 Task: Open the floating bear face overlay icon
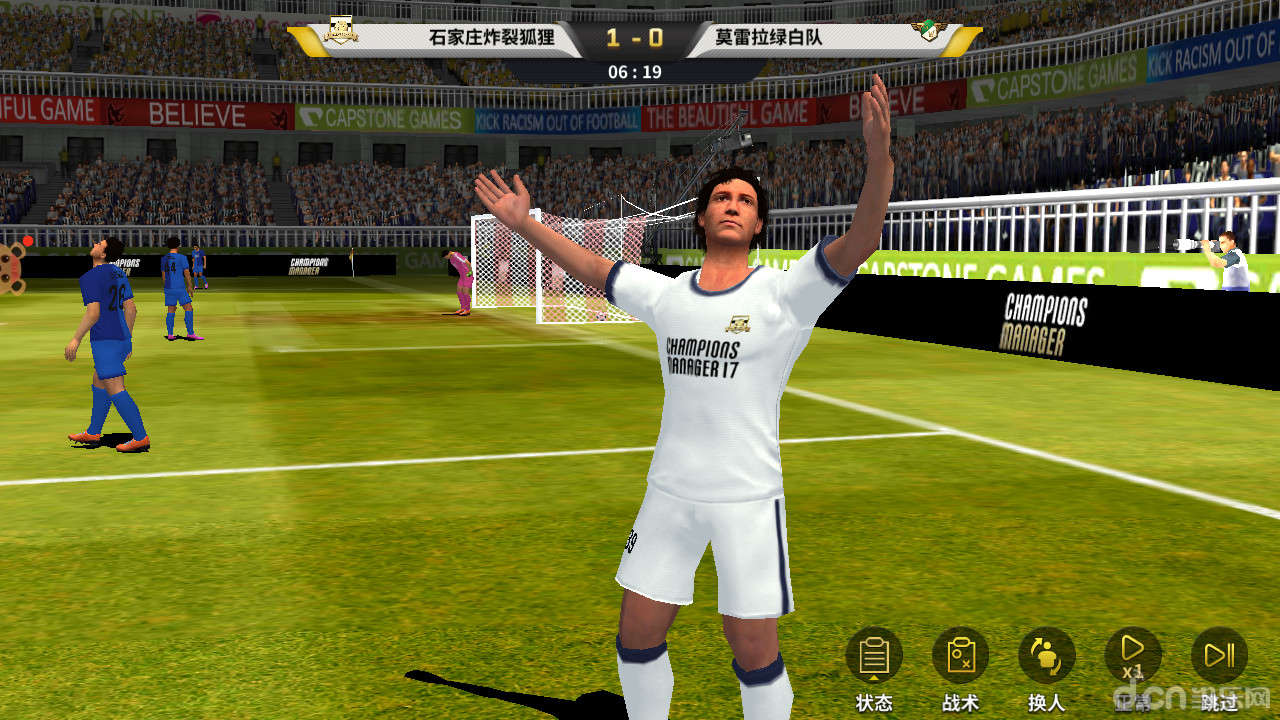coord(10,266)
